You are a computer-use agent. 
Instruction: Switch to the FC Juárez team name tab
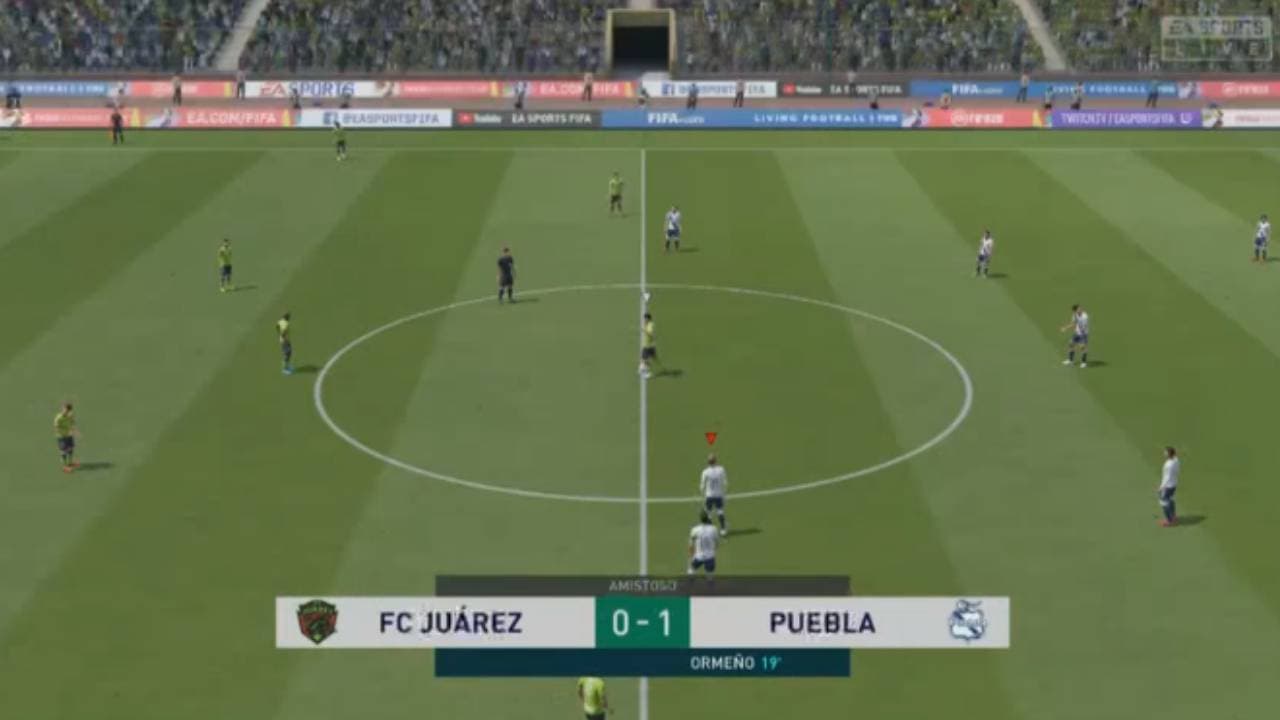[448, 622]
